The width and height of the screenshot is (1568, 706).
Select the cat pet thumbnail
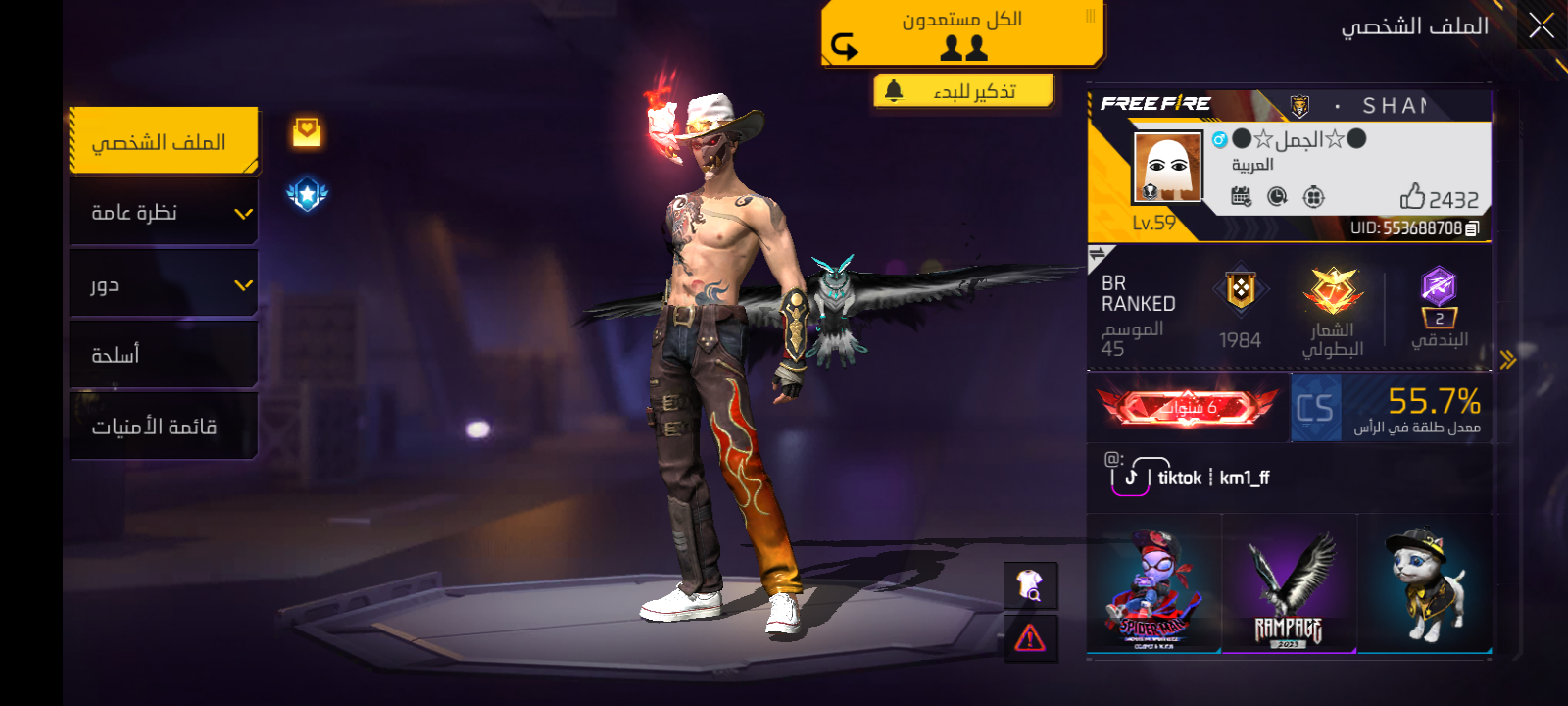click(x=1425, y=585)
